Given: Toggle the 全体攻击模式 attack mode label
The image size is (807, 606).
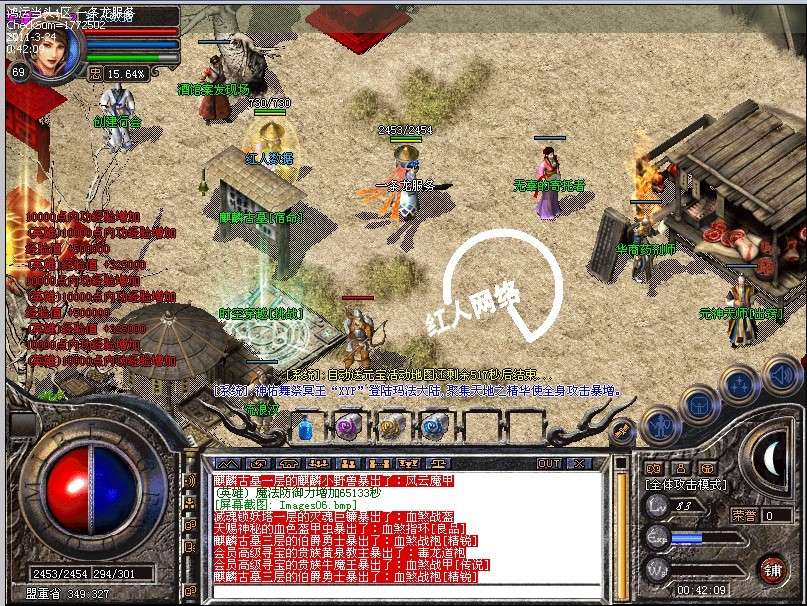Looking at the screenshot, I should coord(689,484).
